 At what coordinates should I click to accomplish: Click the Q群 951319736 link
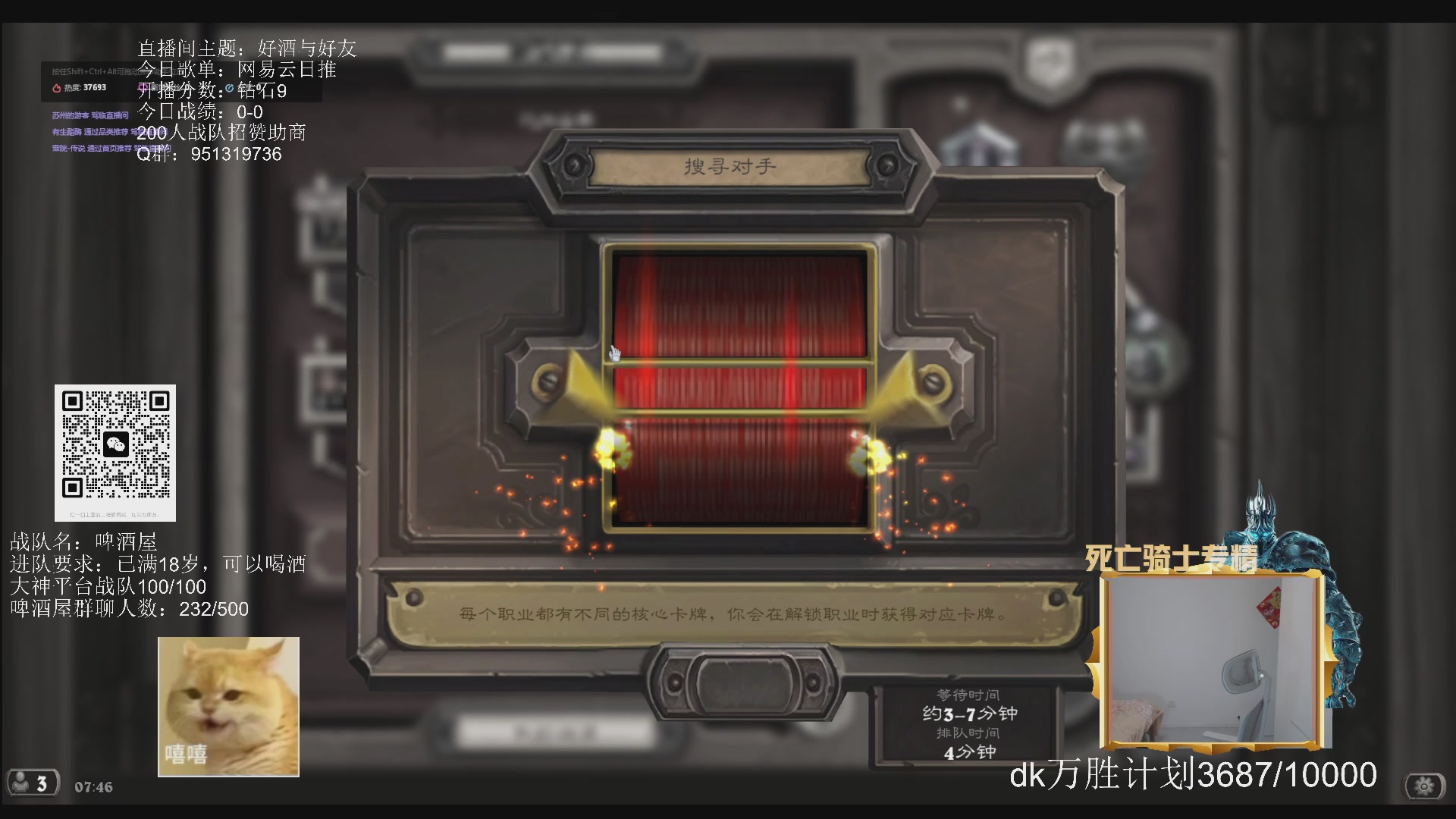click(209, 155)
